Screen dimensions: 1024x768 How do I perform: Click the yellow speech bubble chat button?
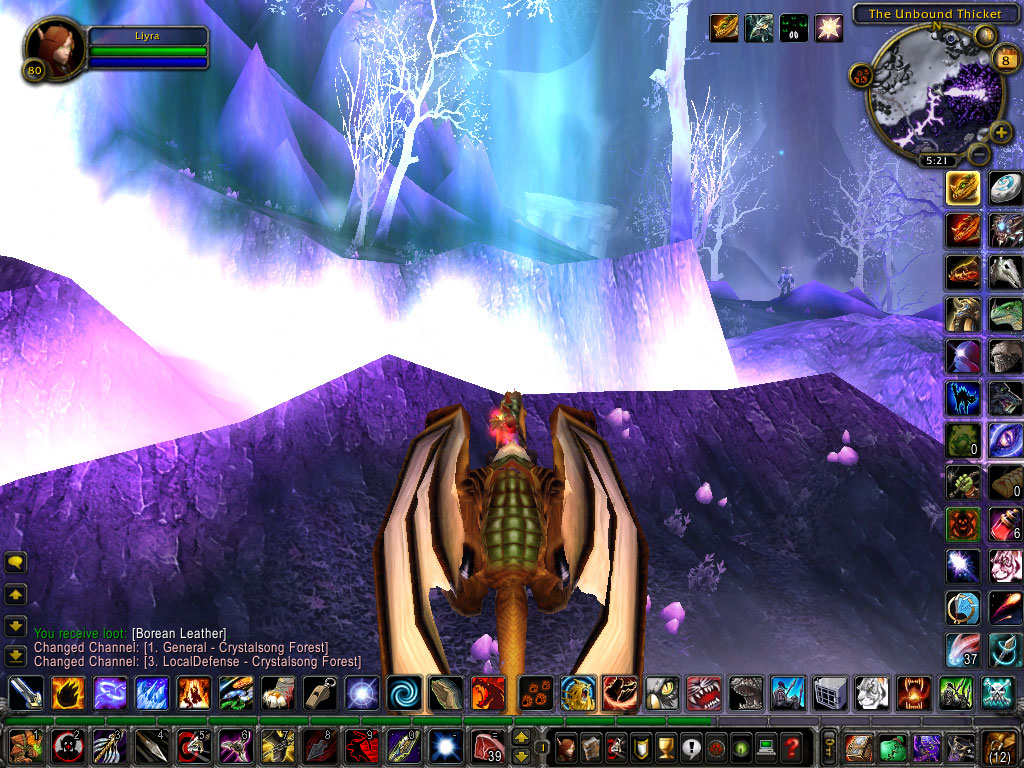pyautogui.click(x=15, y=563)
